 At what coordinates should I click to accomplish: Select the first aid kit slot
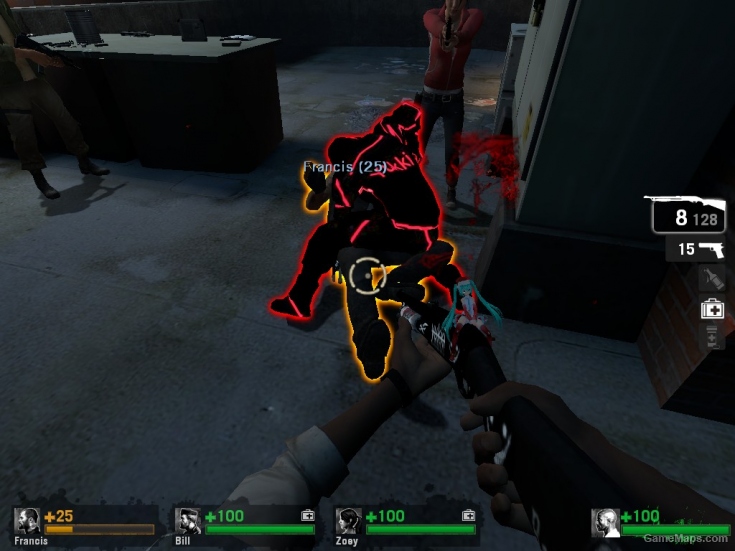click(711, 309)
